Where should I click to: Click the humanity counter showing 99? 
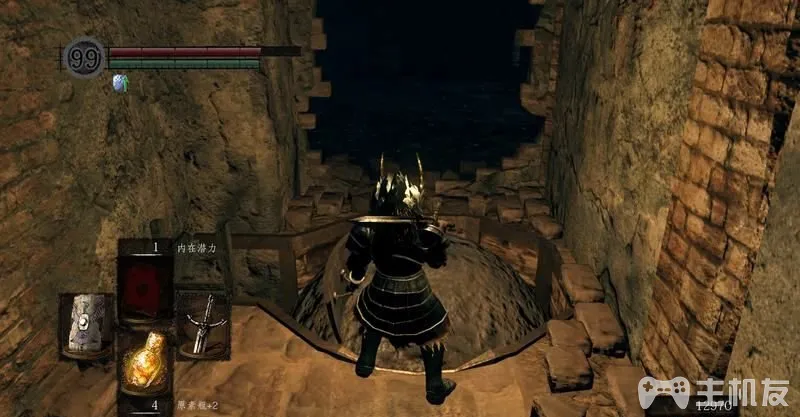click(84, 57)
